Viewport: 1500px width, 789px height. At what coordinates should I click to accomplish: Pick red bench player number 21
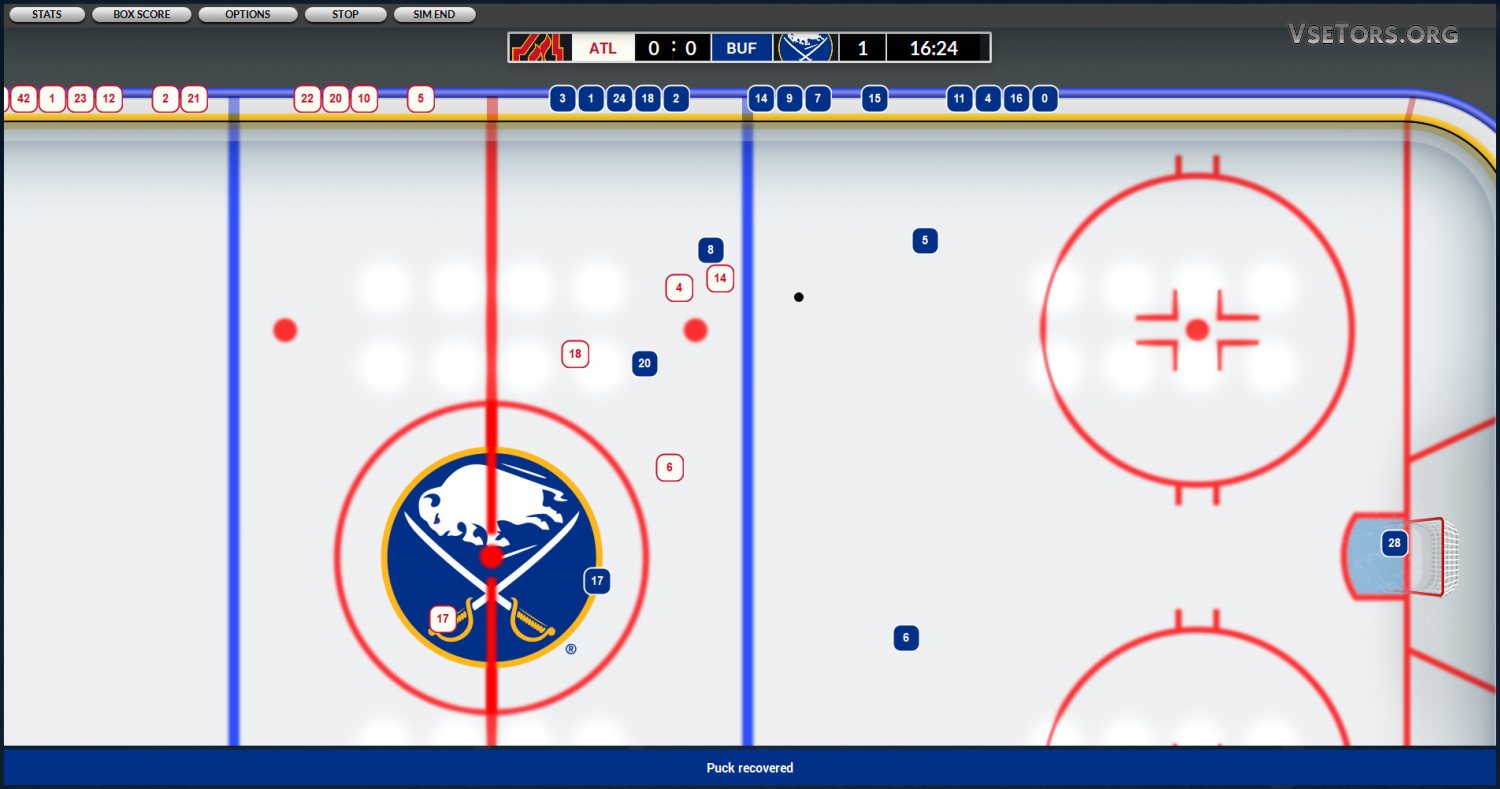pos(194,99)
